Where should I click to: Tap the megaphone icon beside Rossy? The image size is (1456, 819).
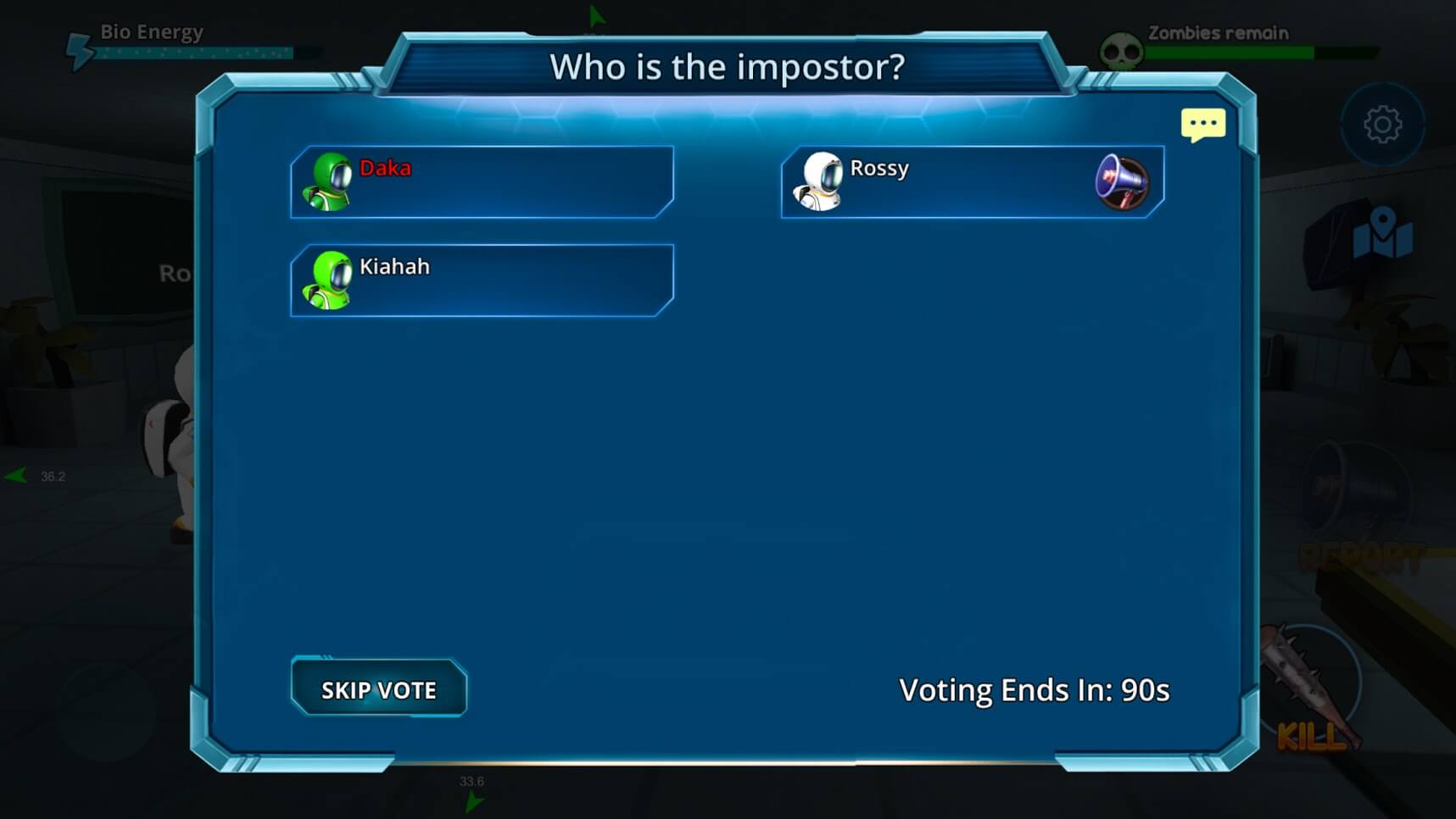(x=1121, y=181)
